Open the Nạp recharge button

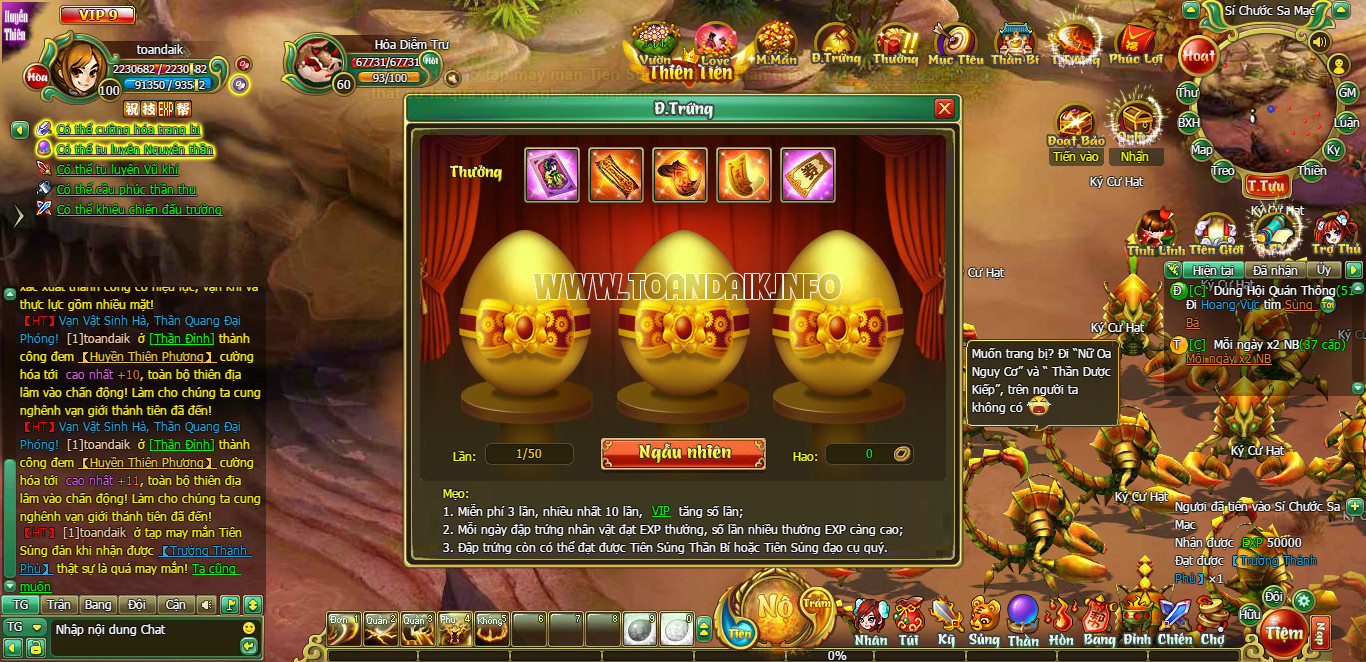pos(1320,632)
